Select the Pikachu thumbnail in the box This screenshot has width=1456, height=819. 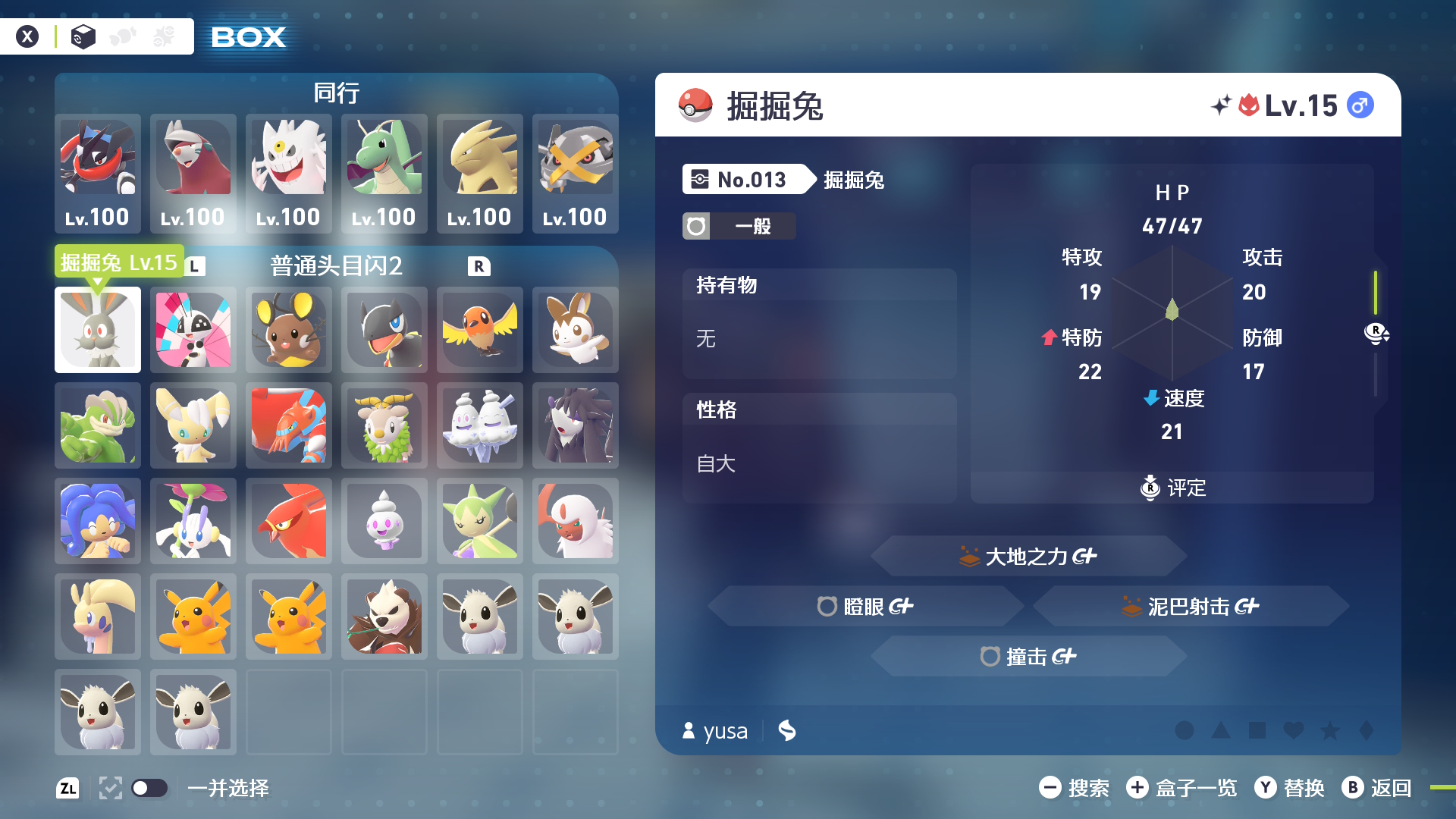tap(193, 617)
